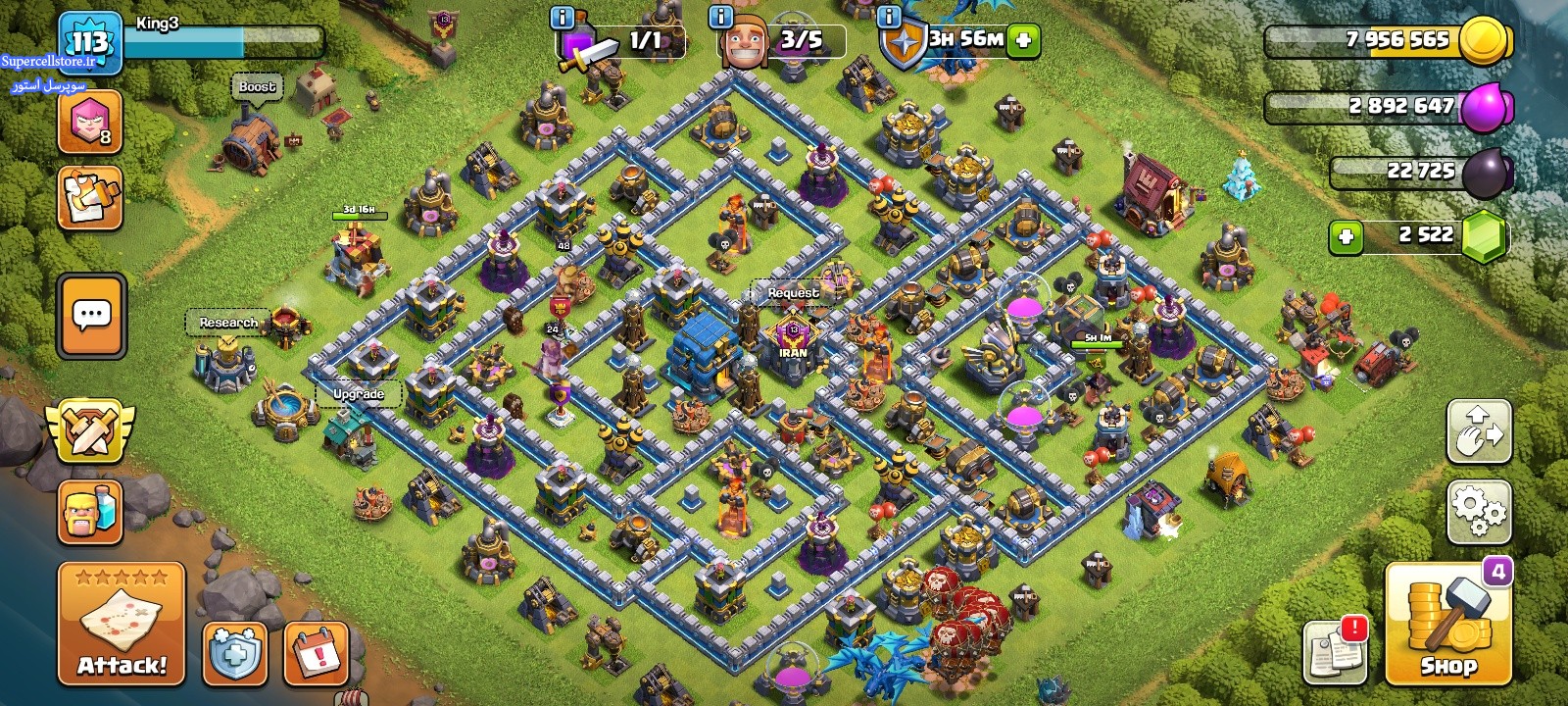The image size is (1568, 706).
Task: Open the Settings gears button
Action: coord(1478,511)
